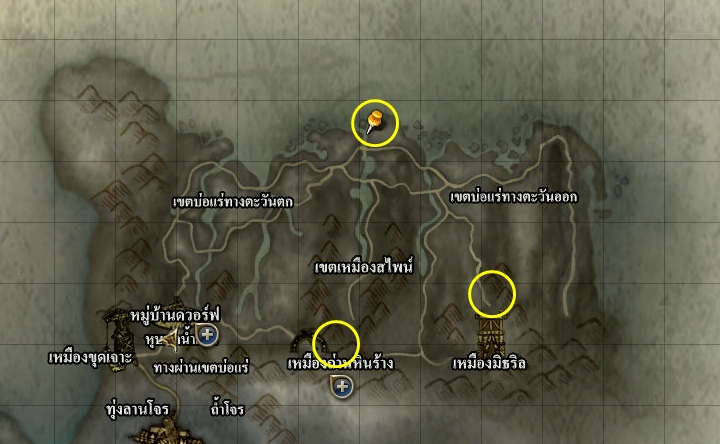Screen dimensions: 720x444
Task: Select the shield cross icon below เหมืองถ่านหินร้าง
Action: [343, 386]
